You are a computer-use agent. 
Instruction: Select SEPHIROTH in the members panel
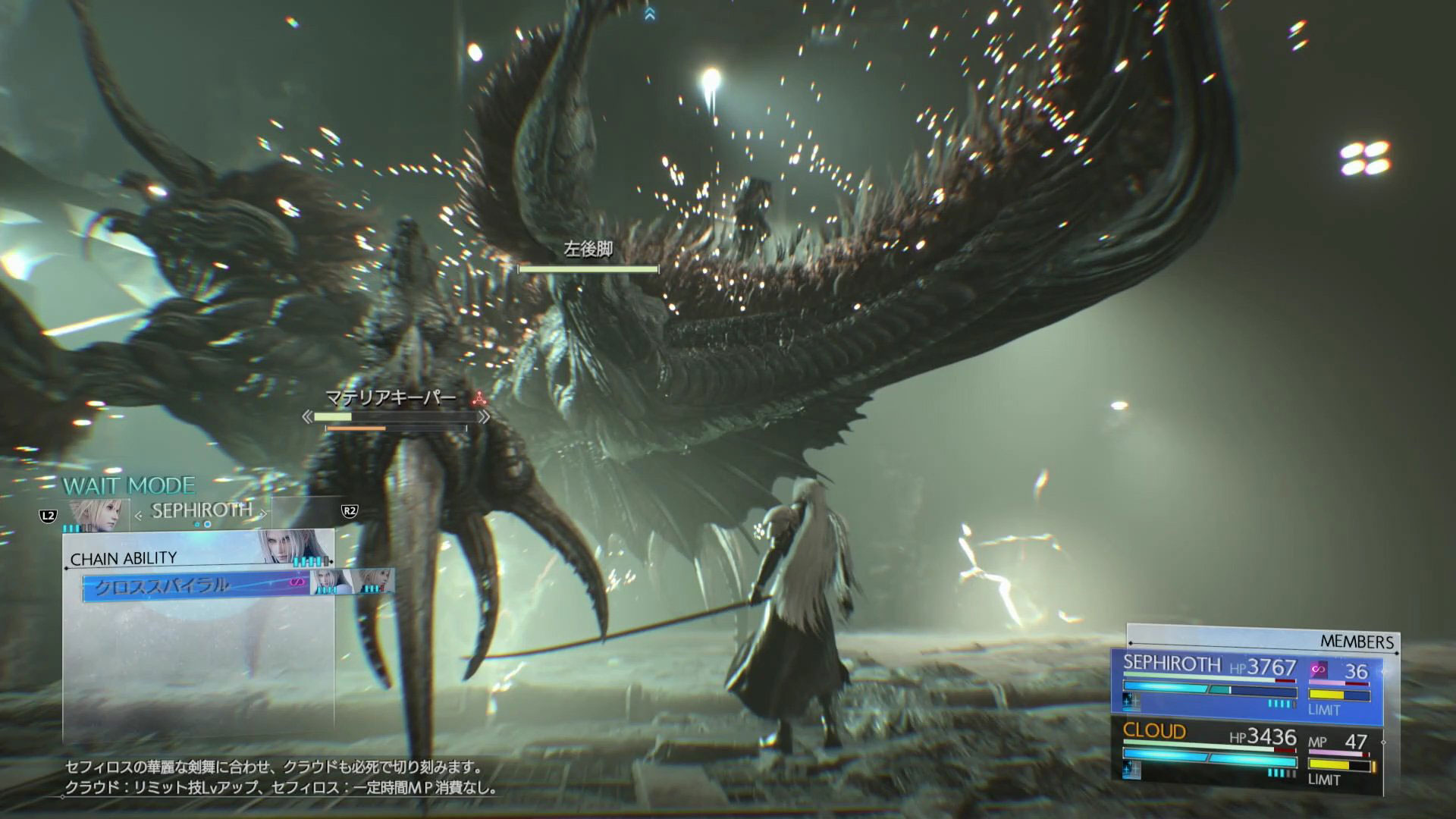coord(1172,664)
